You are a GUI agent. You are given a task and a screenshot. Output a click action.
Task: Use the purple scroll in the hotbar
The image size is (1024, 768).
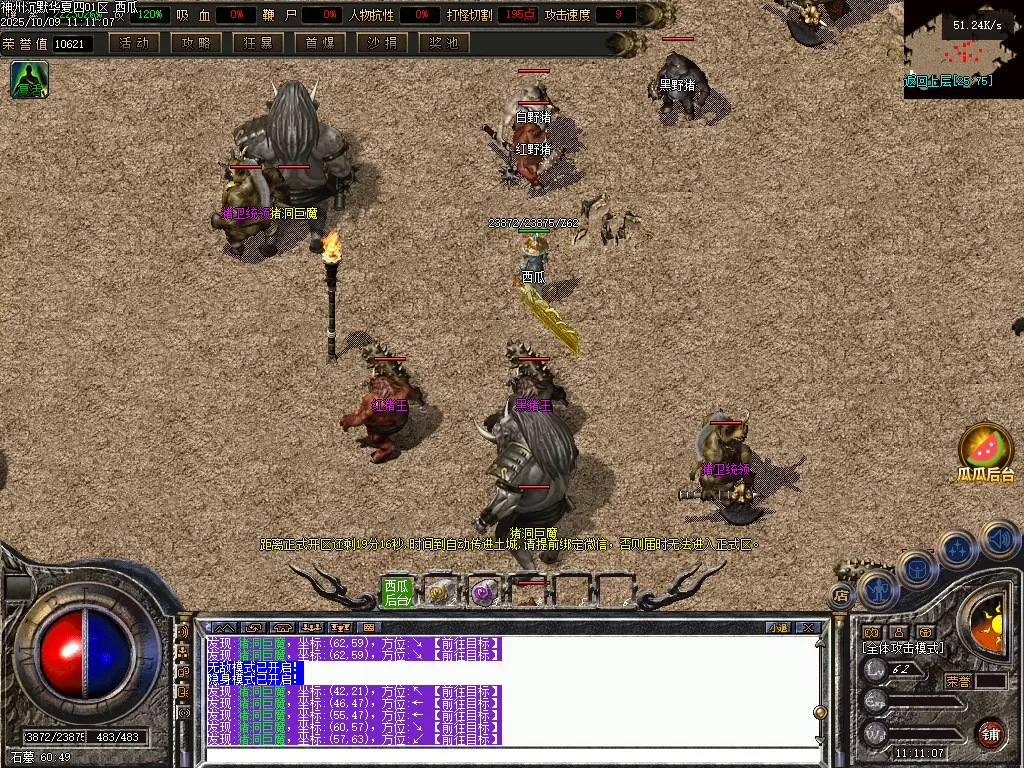tap(484, 593)
